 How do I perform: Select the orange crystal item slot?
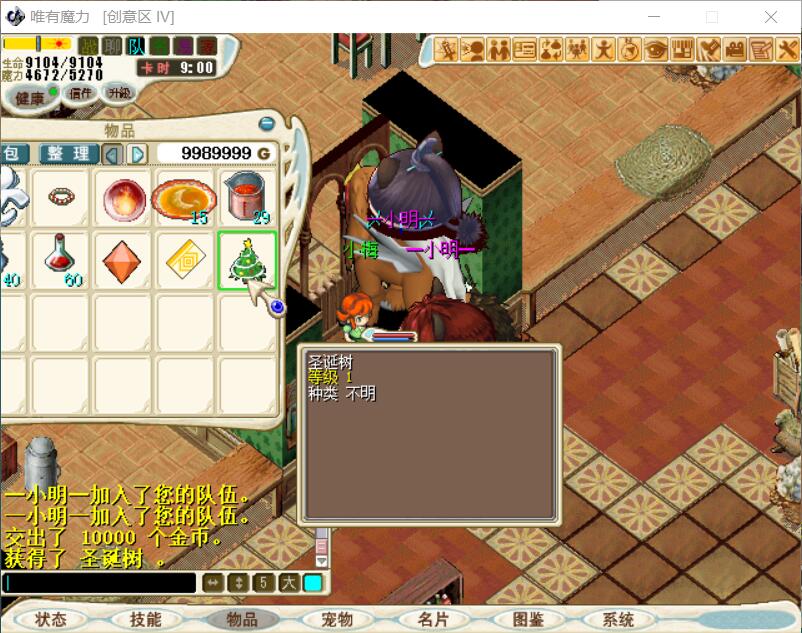pos(122,260)
